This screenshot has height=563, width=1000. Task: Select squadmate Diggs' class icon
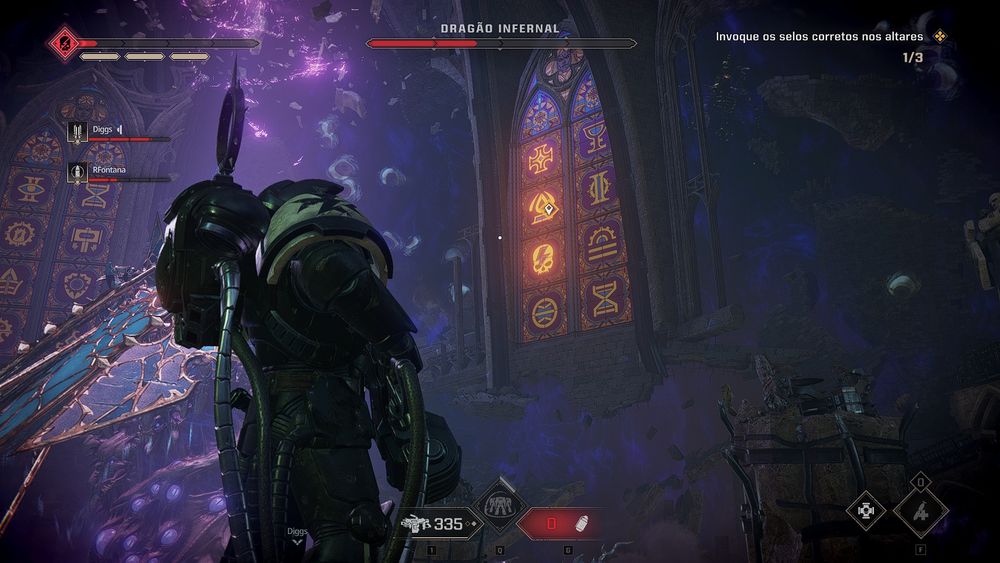(77, 131)
